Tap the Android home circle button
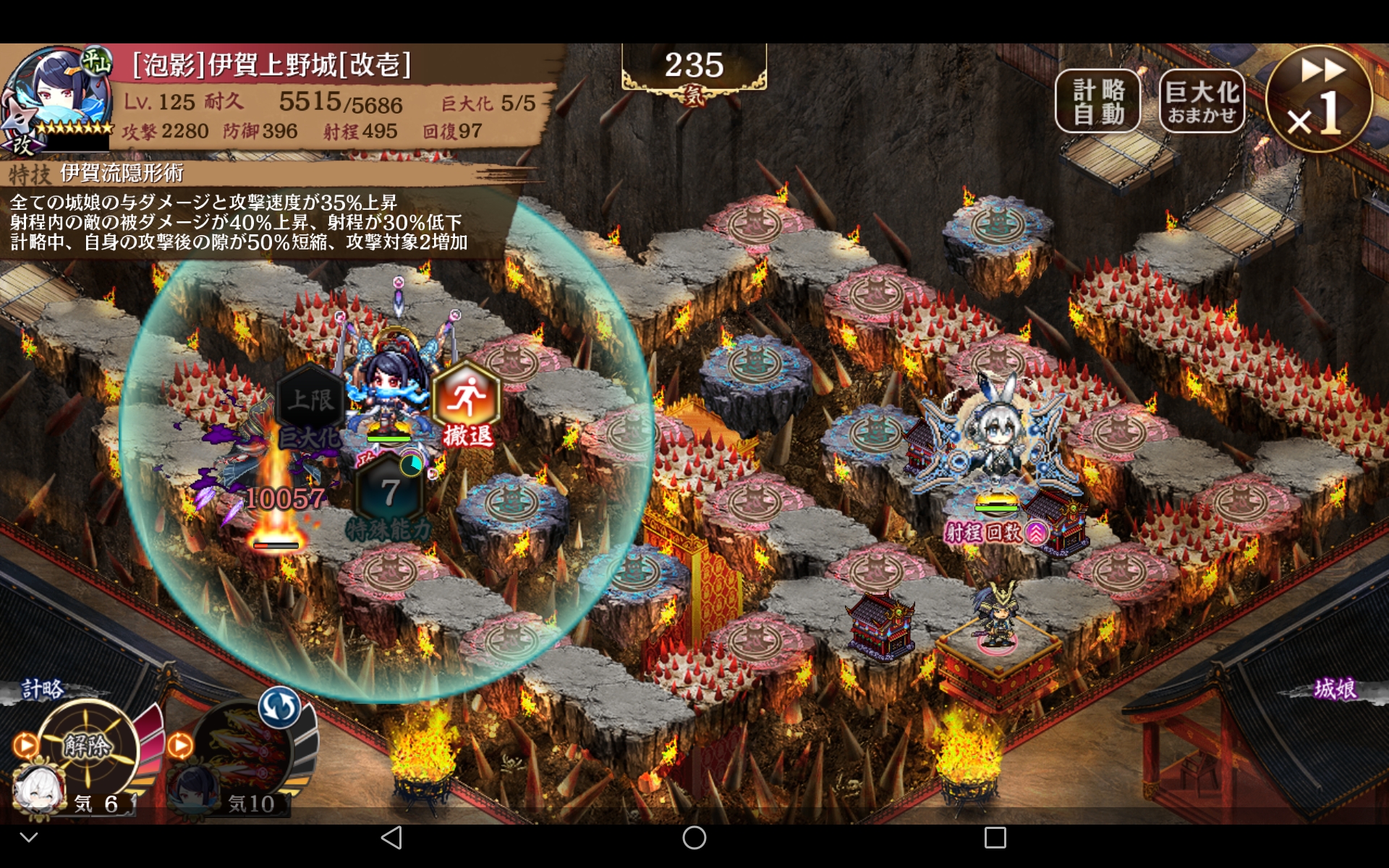The image size is (1389, 868). tap(694, 838)
